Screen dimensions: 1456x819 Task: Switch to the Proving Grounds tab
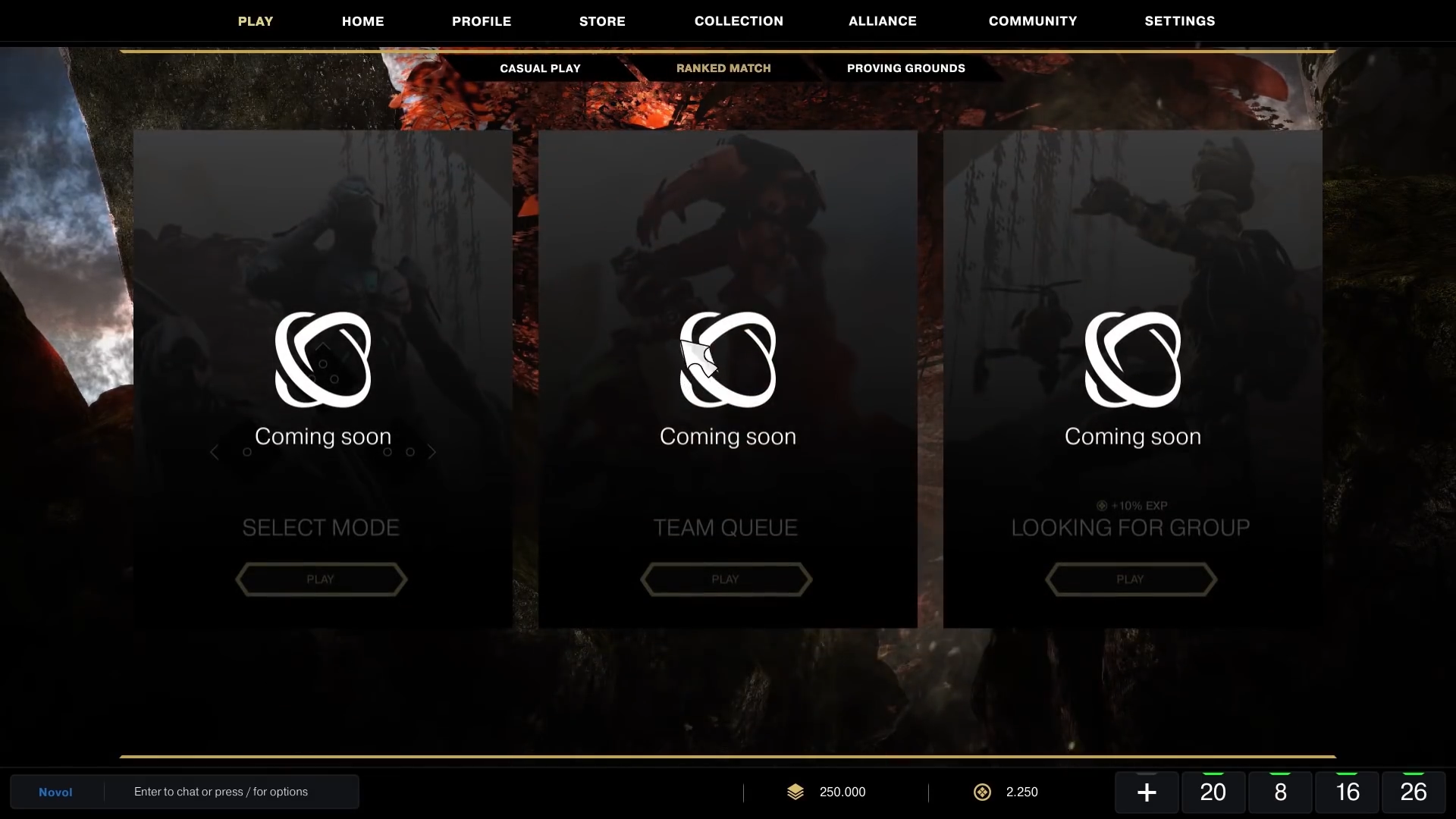click(906, 67)
